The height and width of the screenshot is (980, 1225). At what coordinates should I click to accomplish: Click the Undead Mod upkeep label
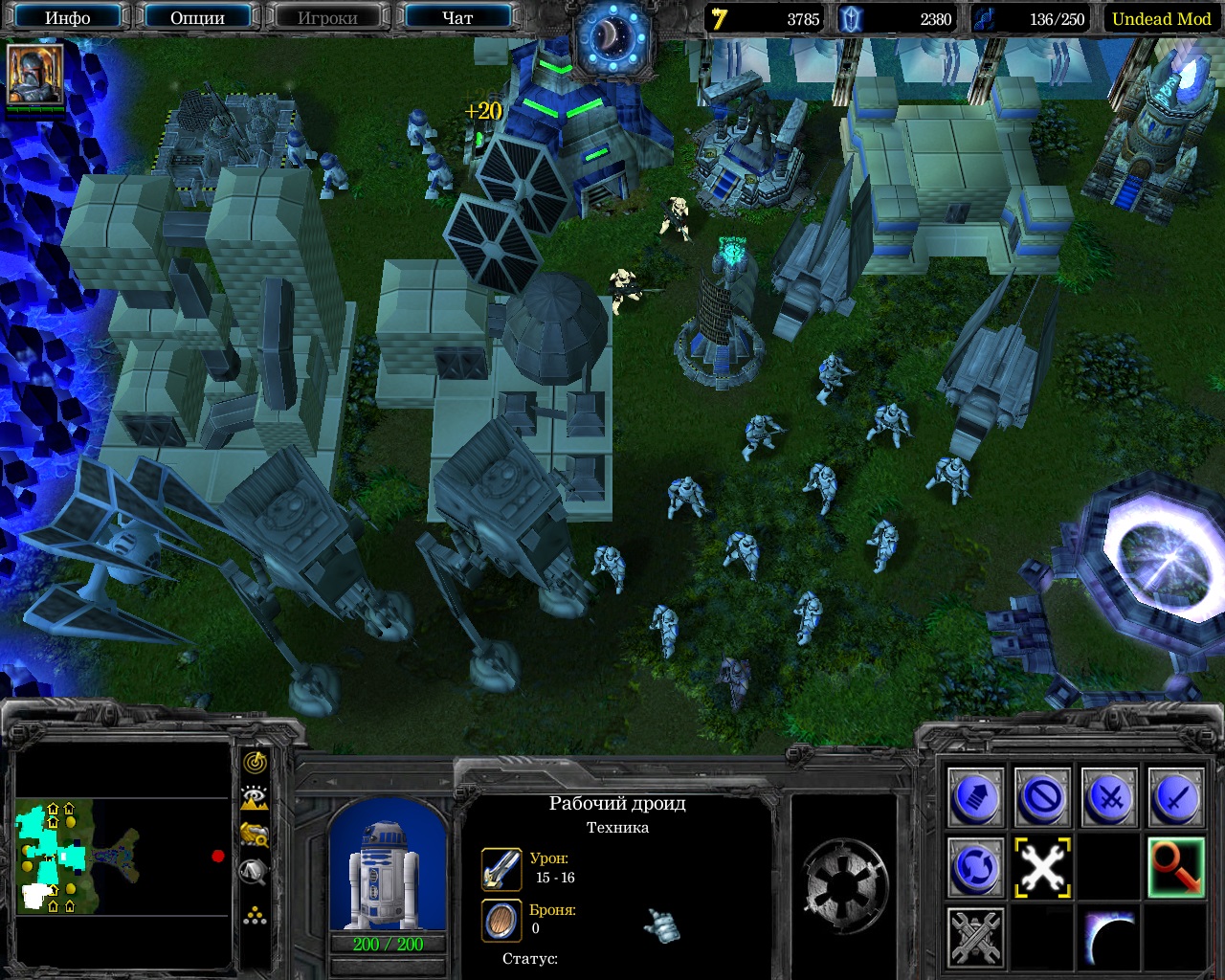[1161, 18]
